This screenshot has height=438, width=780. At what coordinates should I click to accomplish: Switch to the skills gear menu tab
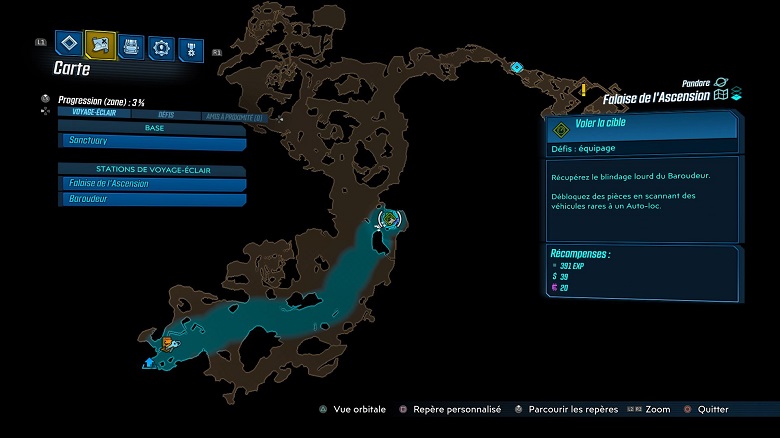tap(160, 46)
